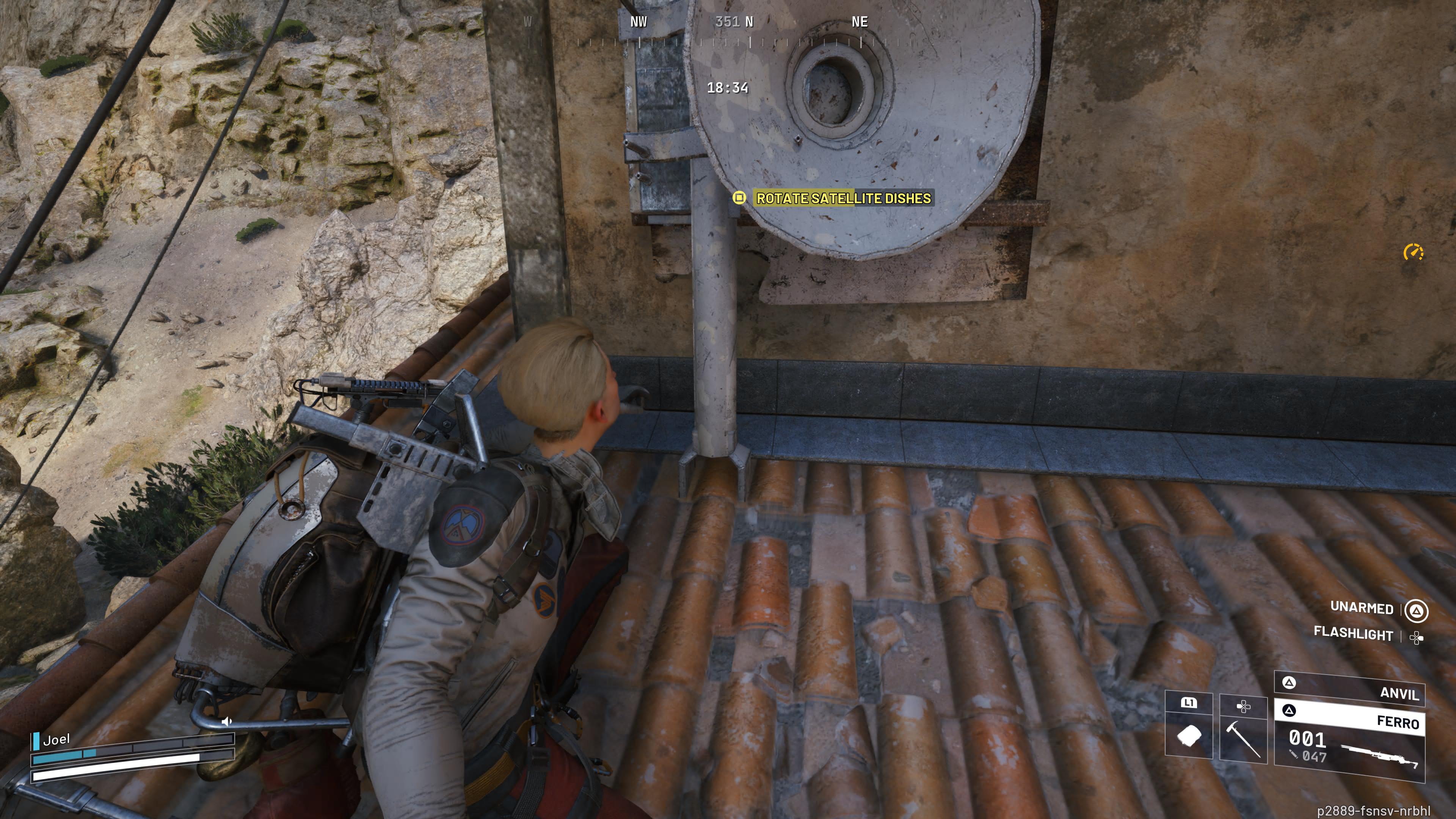The image size is (1456, 819).
Task: Click the 18:34 time display
Action: pos(728,88)
